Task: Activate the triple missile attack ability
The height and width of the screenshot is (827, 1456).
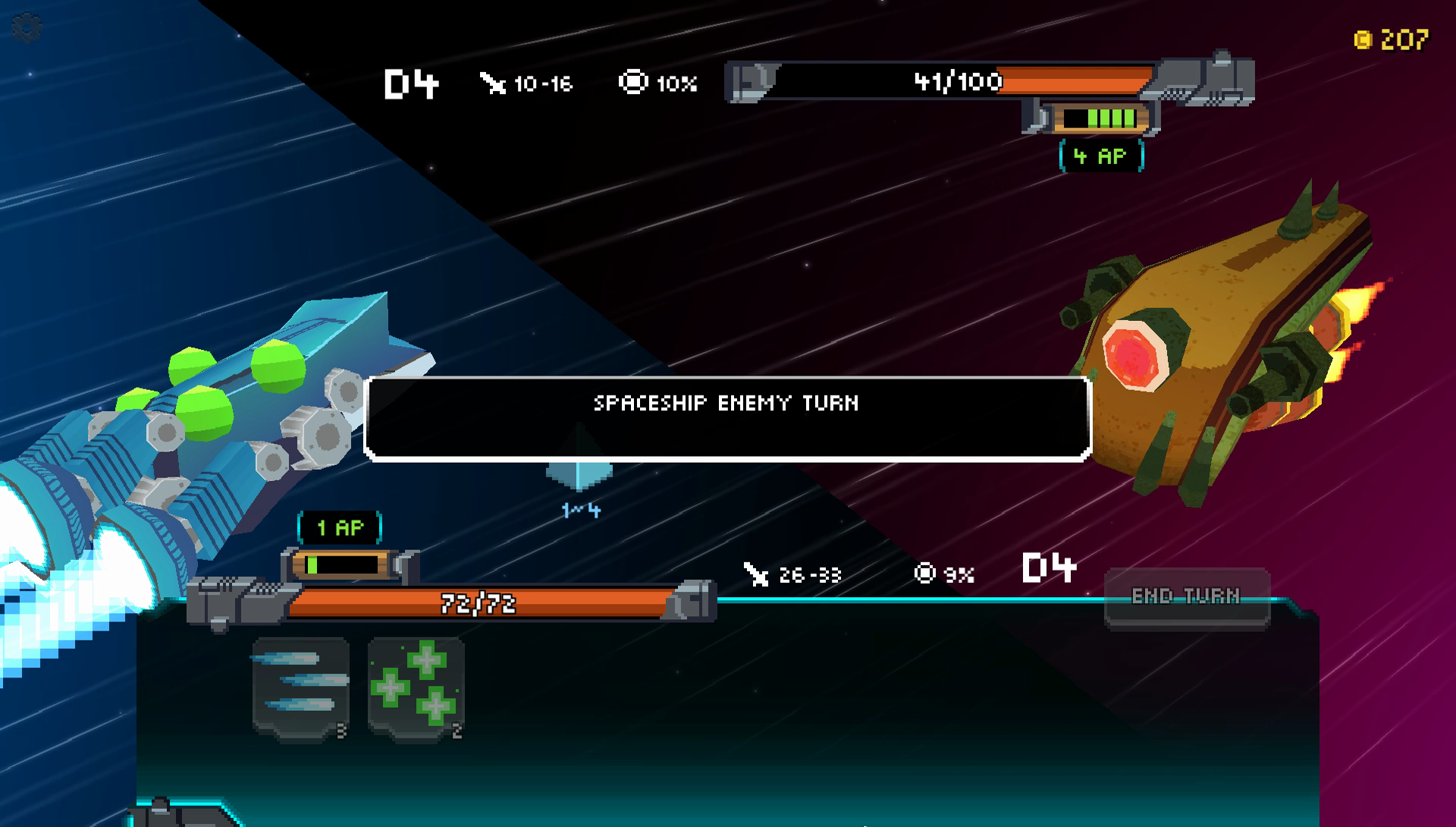Action: click(301, 687)
